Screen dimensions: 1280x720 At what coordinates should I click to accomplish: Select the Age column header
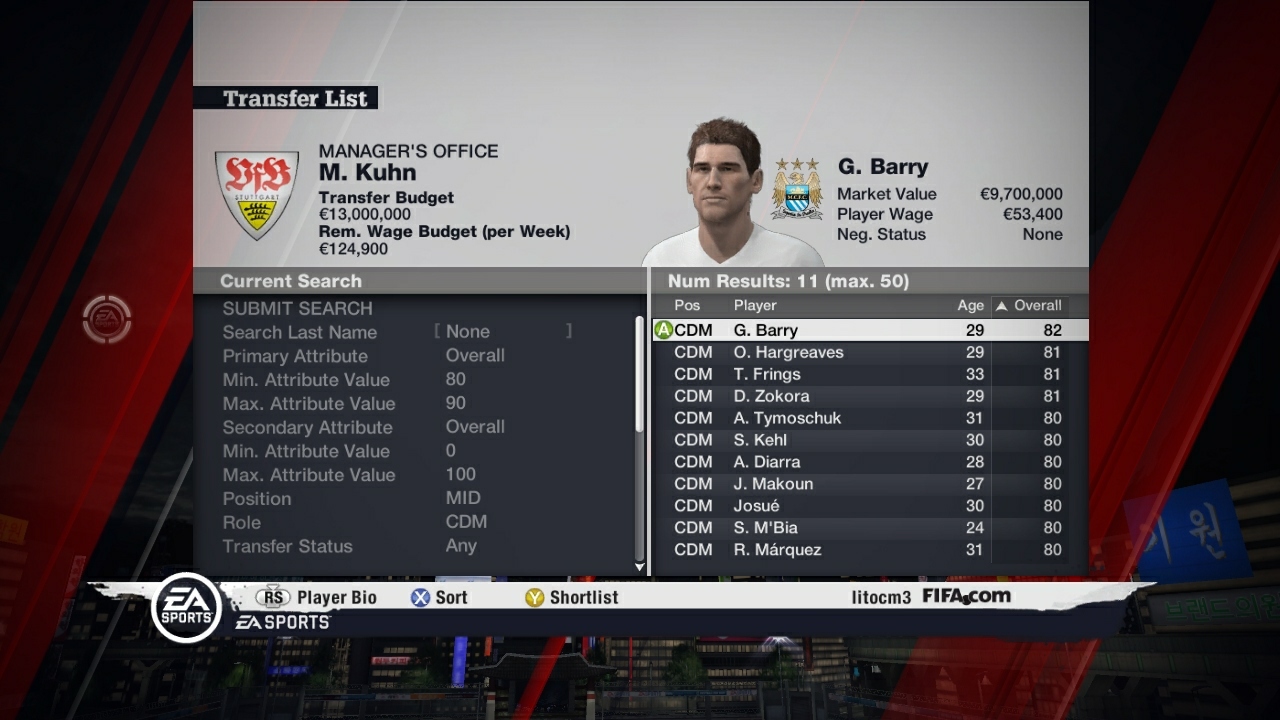coord(968,306)
